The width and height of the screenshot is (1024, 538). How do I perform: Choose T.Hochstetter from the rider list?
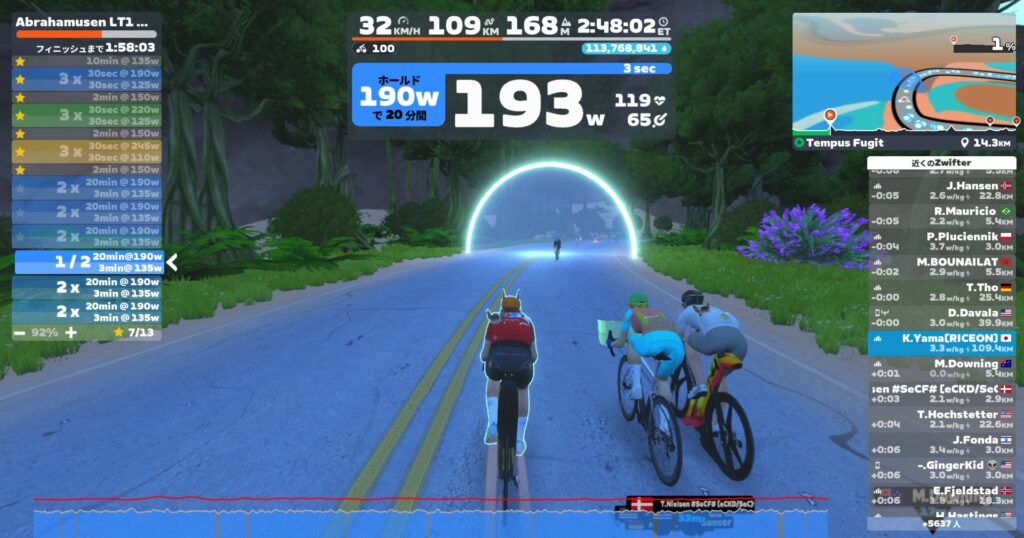(x=940, y=419)
